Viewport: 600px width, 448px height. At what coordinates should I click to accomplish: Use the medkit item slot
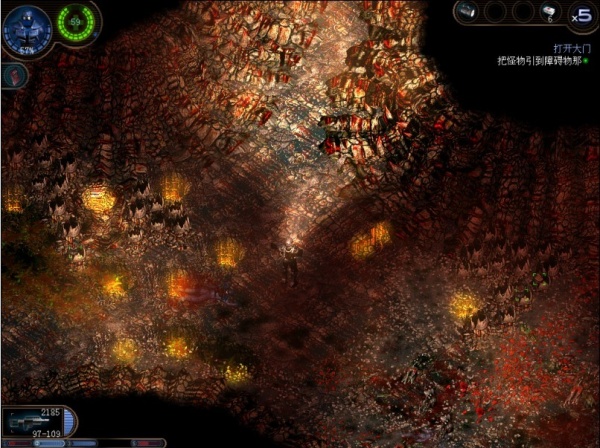coord(550,13)
